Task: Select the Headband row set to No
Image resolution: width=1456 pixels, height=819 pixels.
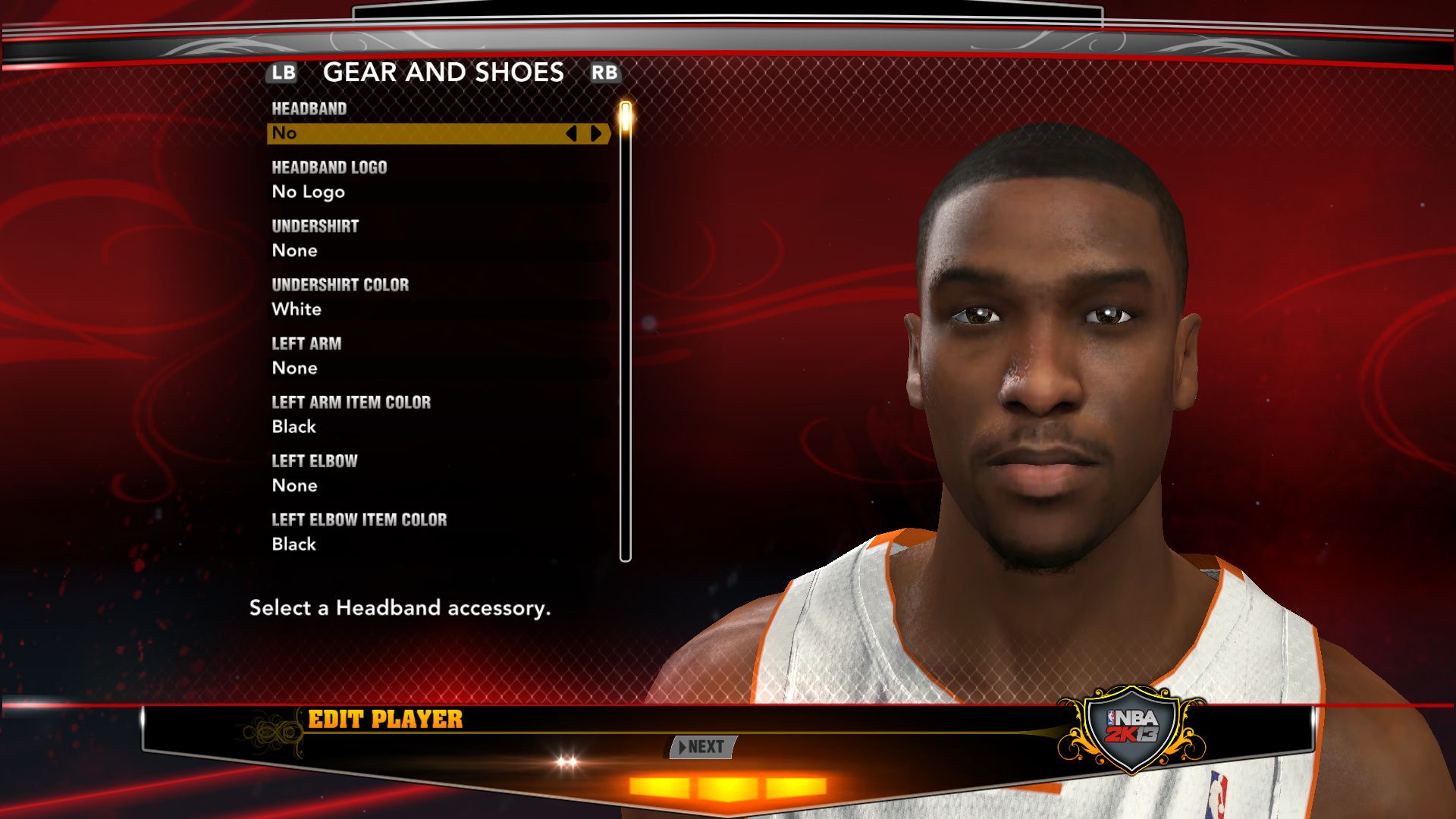Action: pos(417,133)
